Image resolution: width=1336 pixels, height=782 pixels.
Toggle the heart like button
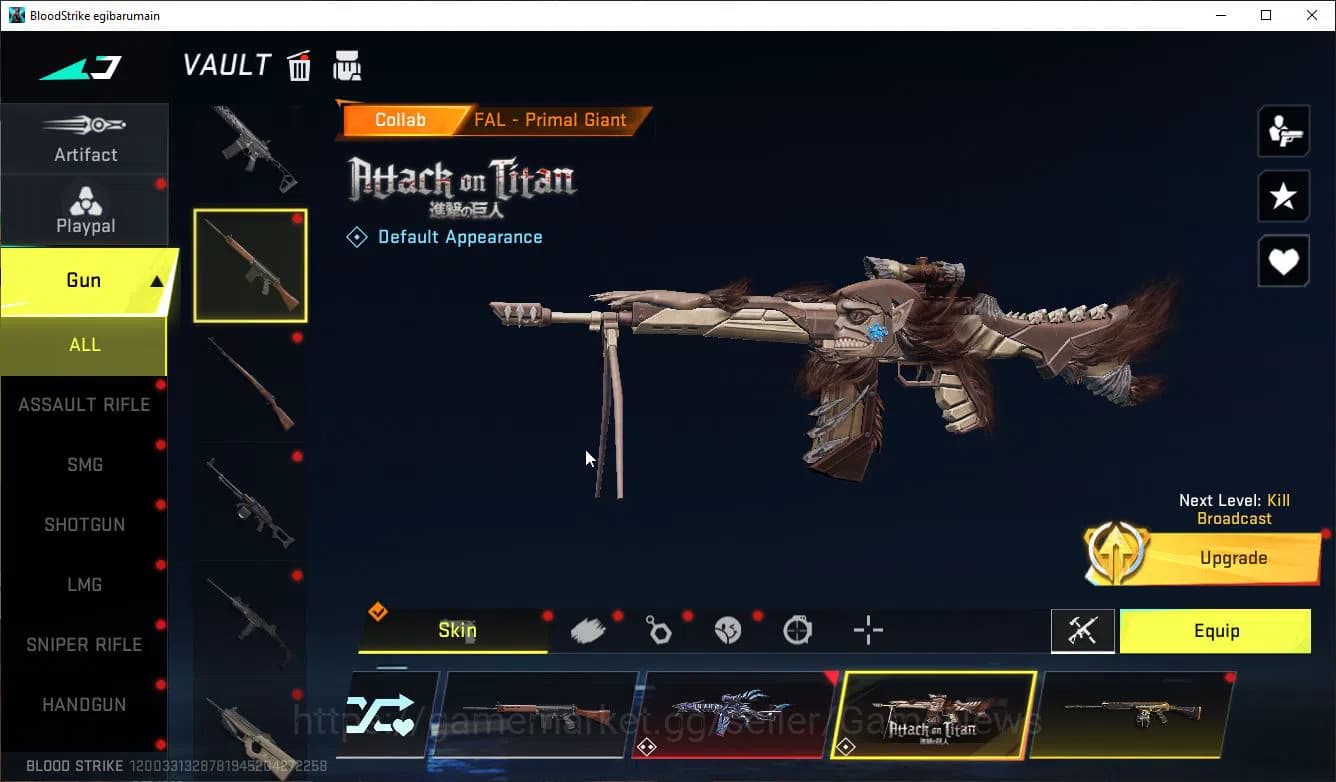pos(1284,261)
